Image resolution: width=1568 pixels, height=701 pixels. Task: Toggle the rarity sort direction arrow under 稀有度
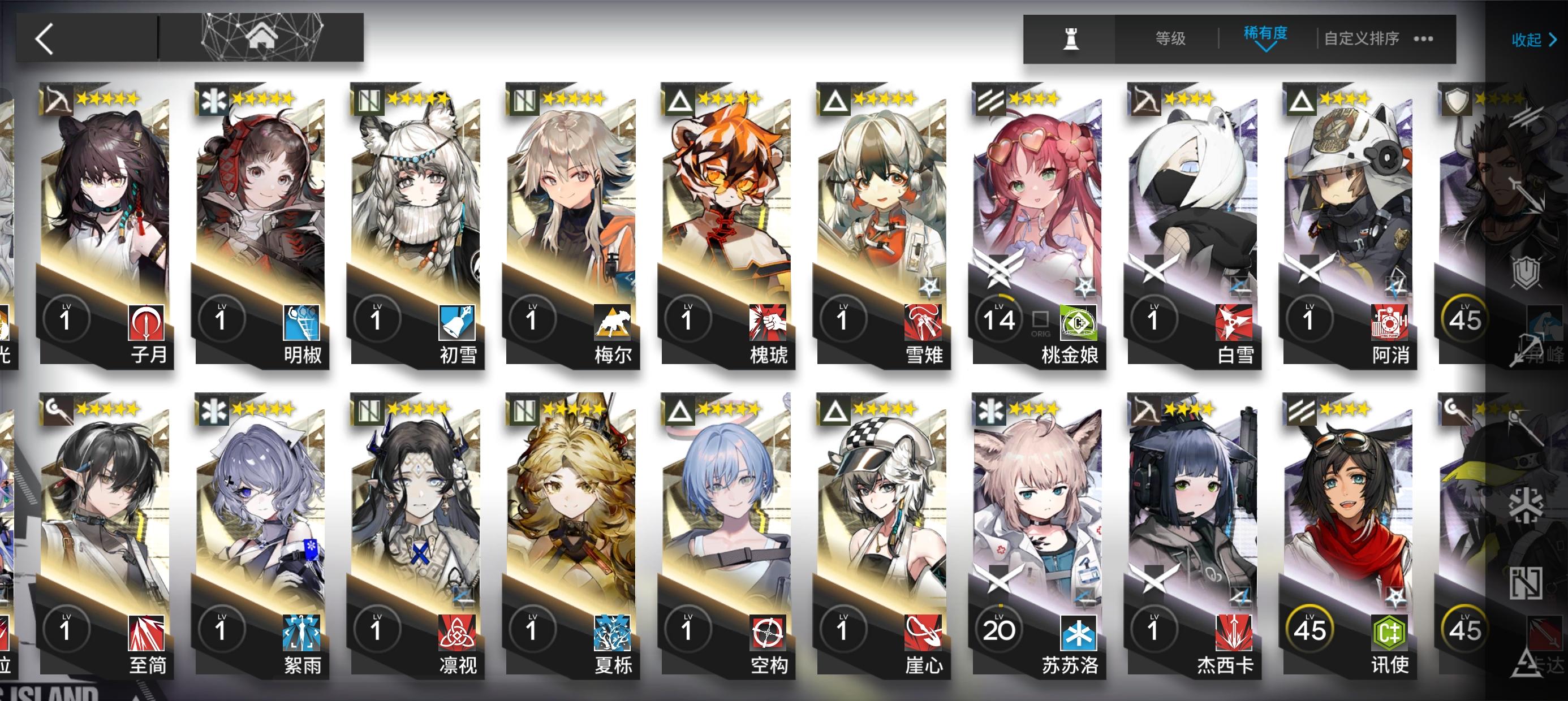tap(1266, 47)
